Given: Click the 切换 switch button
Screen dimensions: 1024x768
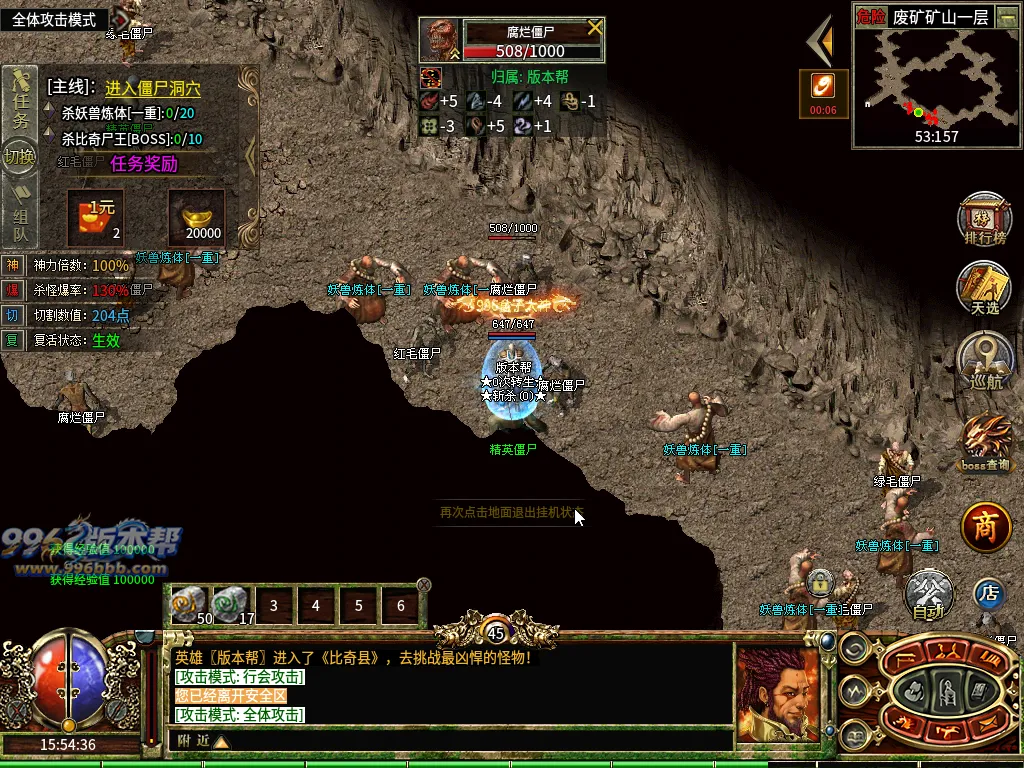Looking at the screenshot, I should 19,157.
